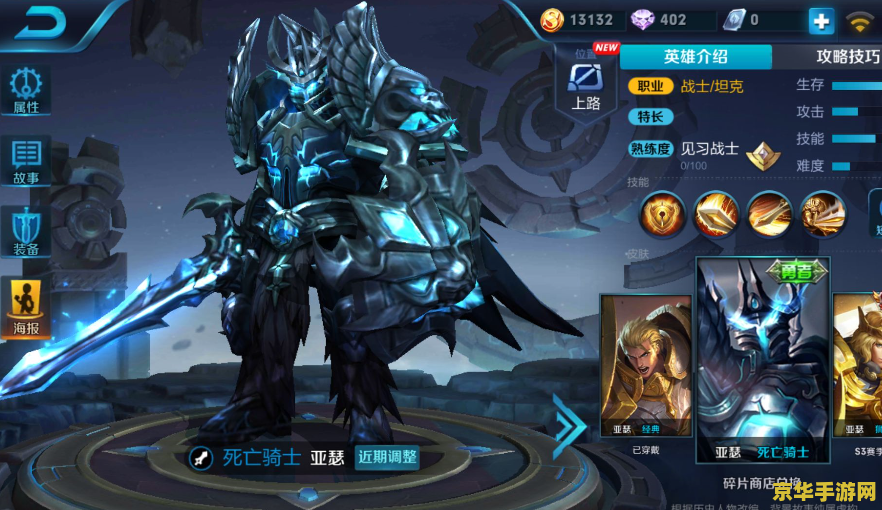
Task: Switch to the 英雄介绍 tab
Action: pos(695,57)
